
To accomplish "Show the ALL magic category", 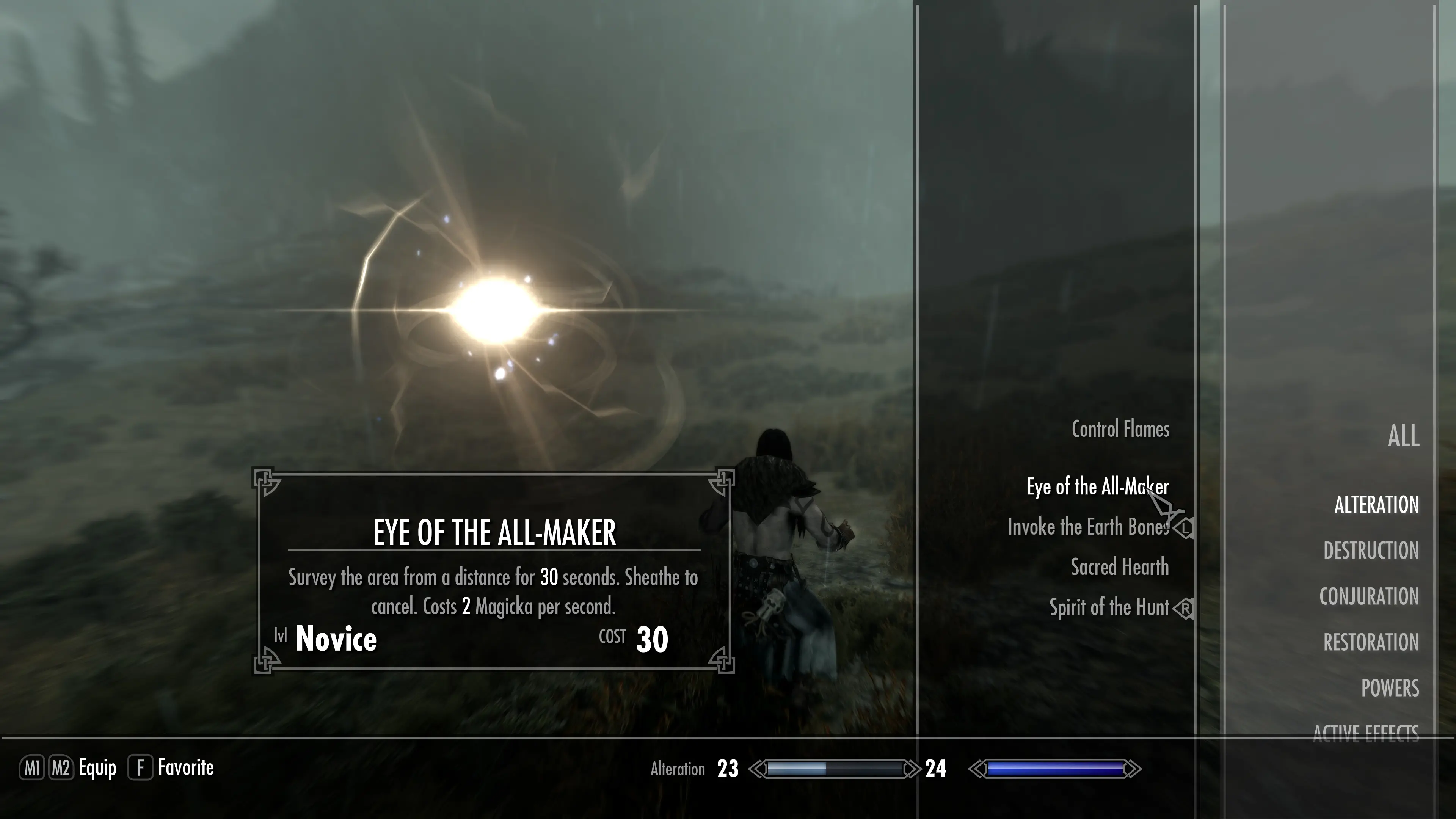I will [1403, 436].
